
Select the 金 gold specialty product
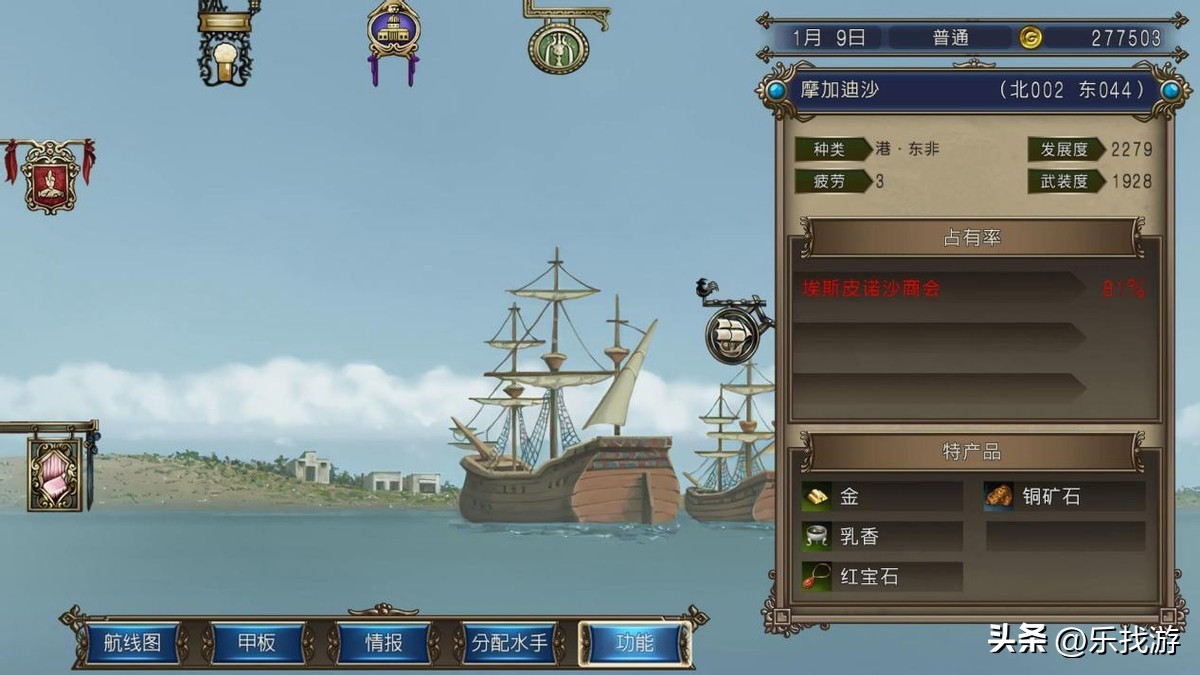(x=880, y=496)
